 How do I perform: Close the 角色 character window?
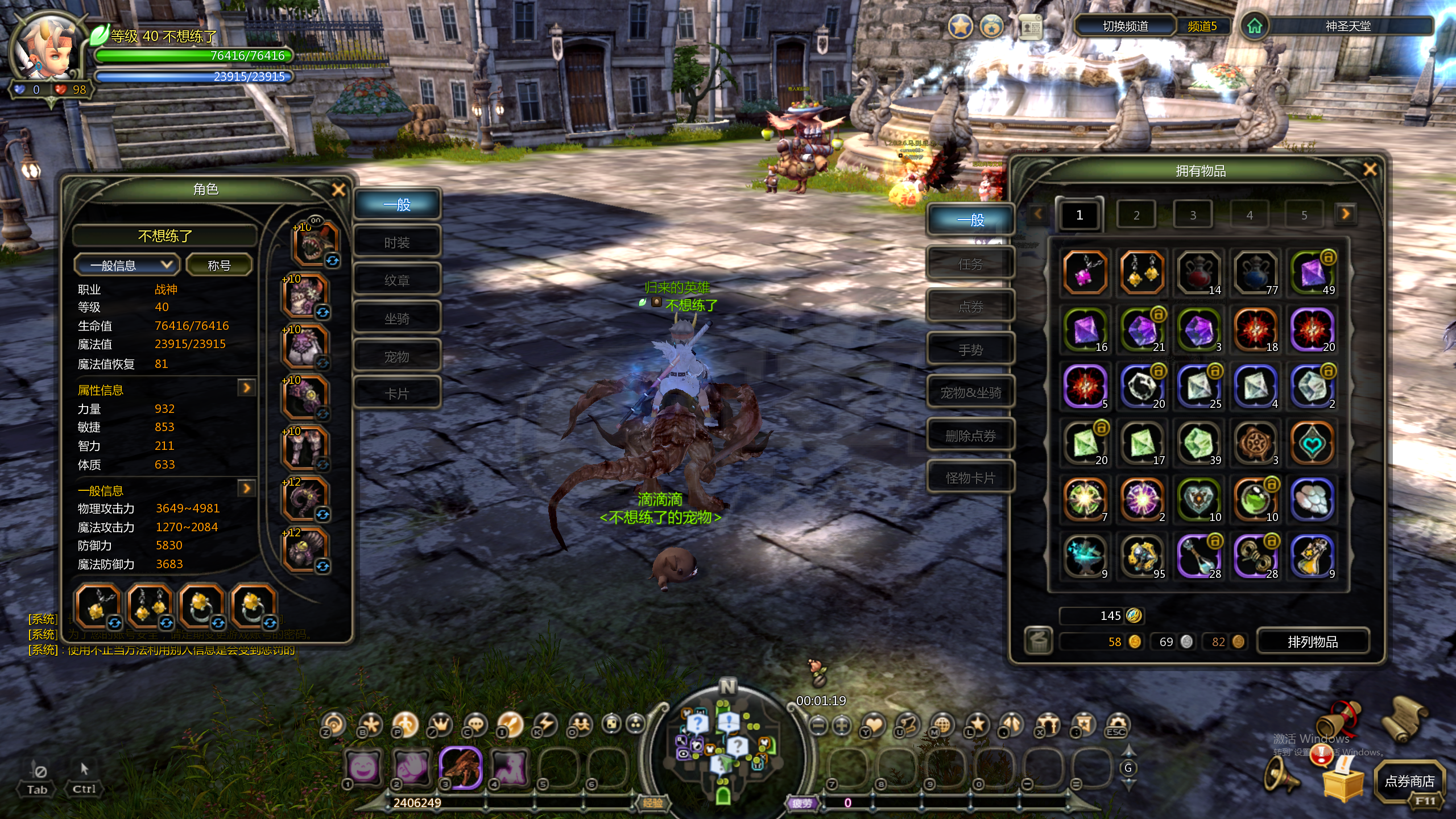coord(338,190)
